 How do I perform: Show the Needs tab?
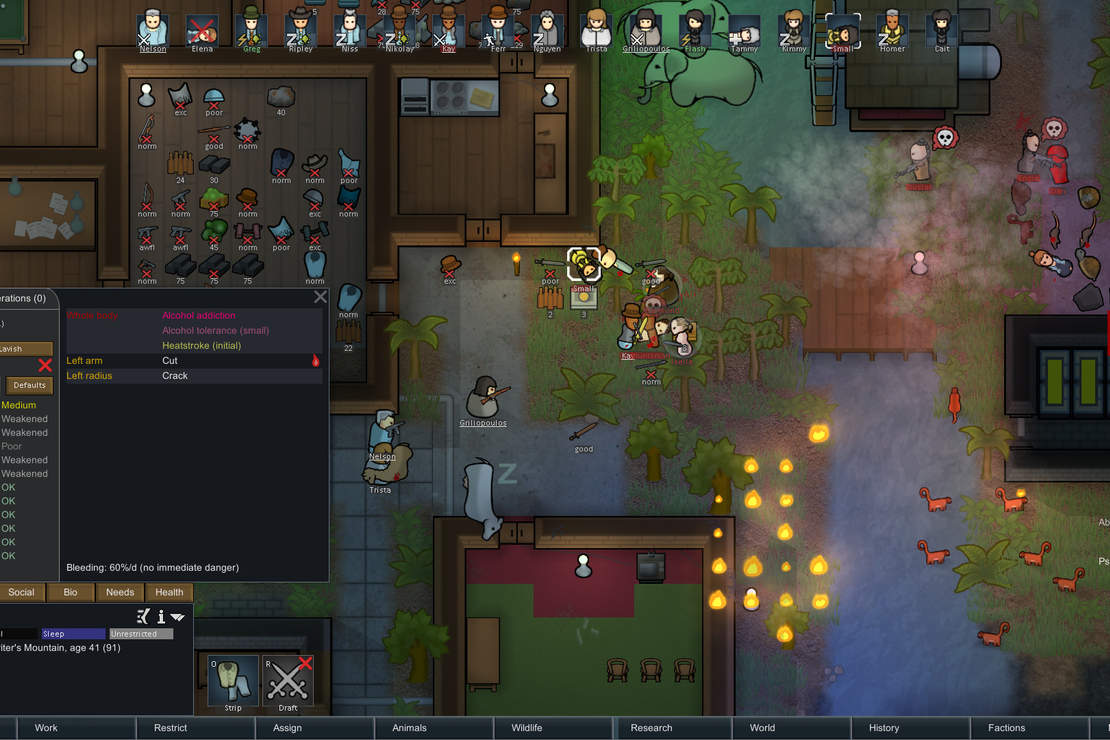120,592
